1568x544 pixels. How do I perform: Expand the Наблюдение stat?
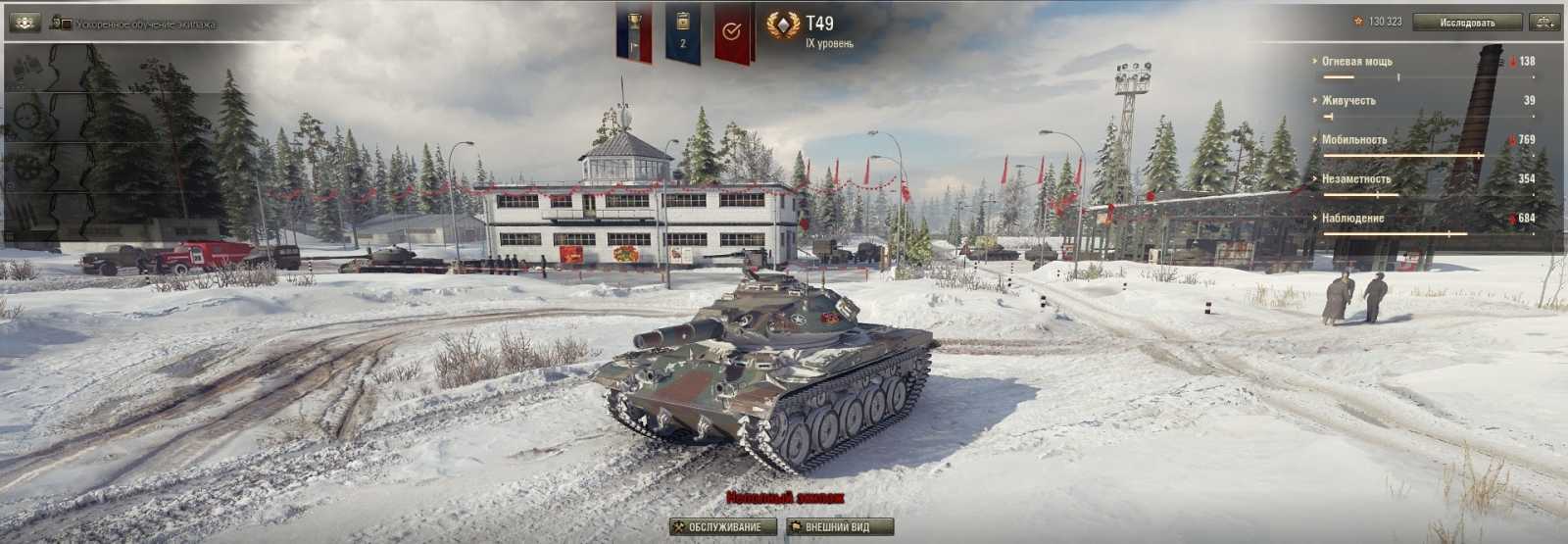point(1352,219)
